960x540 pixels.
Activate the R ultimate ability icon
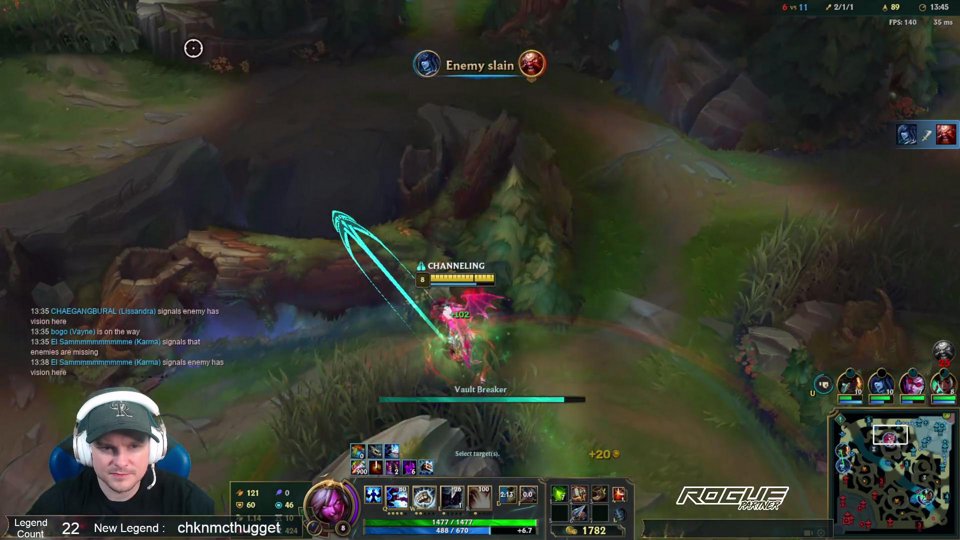(479, 496)
